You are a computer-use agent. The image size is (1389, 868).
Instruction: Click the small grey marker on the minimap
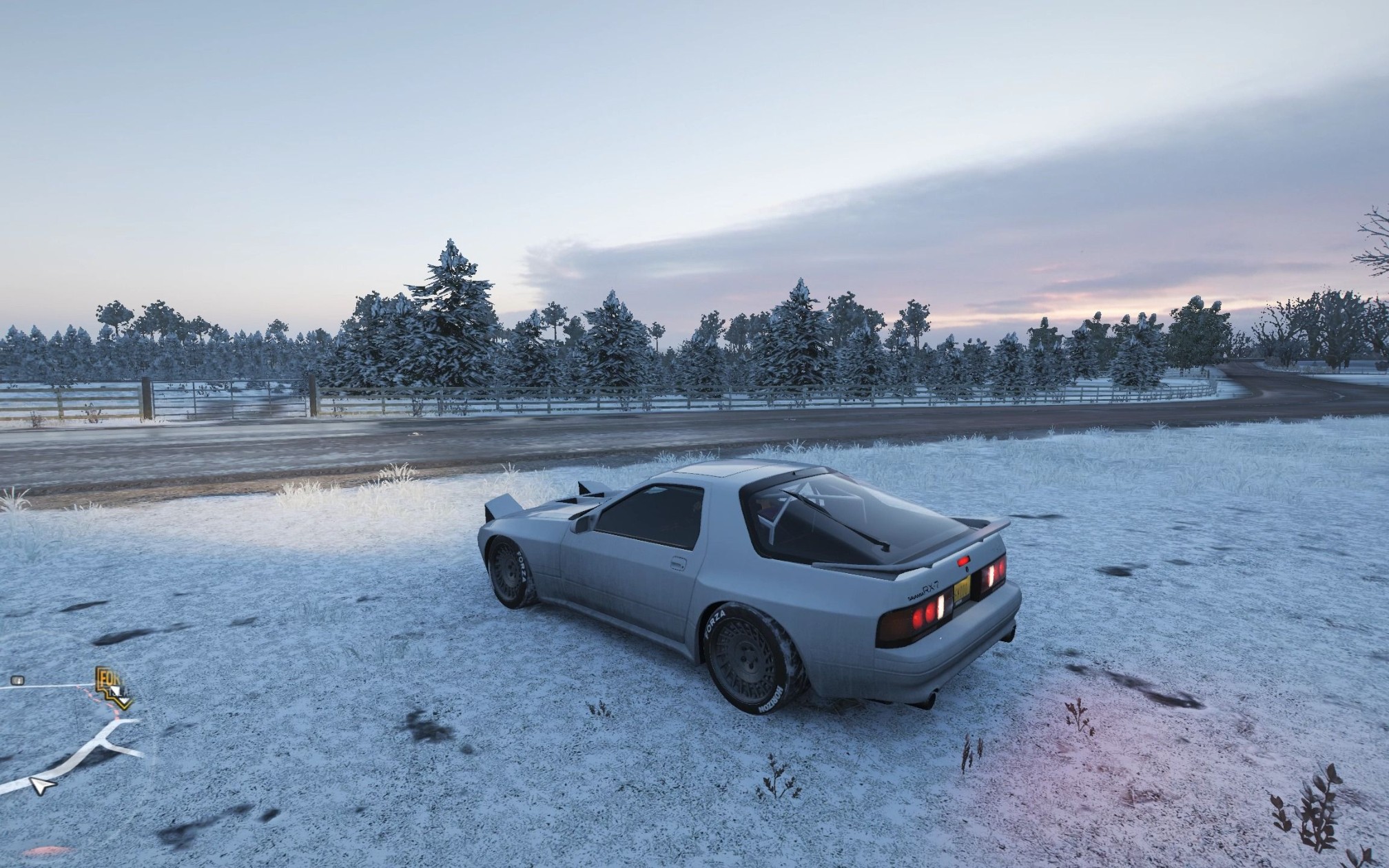pyautogui.click(x=18, y=681)
